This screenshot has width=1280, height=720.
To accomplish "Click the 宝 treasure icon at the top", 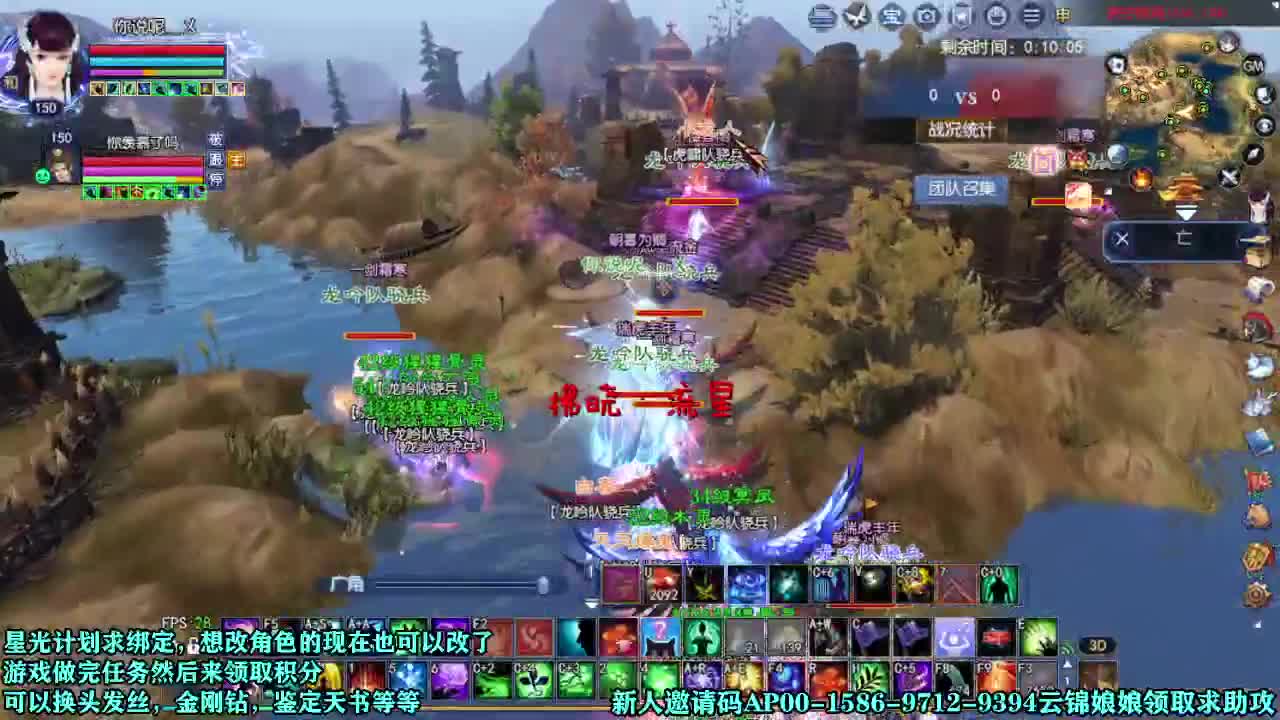I will tap(891, 16).
